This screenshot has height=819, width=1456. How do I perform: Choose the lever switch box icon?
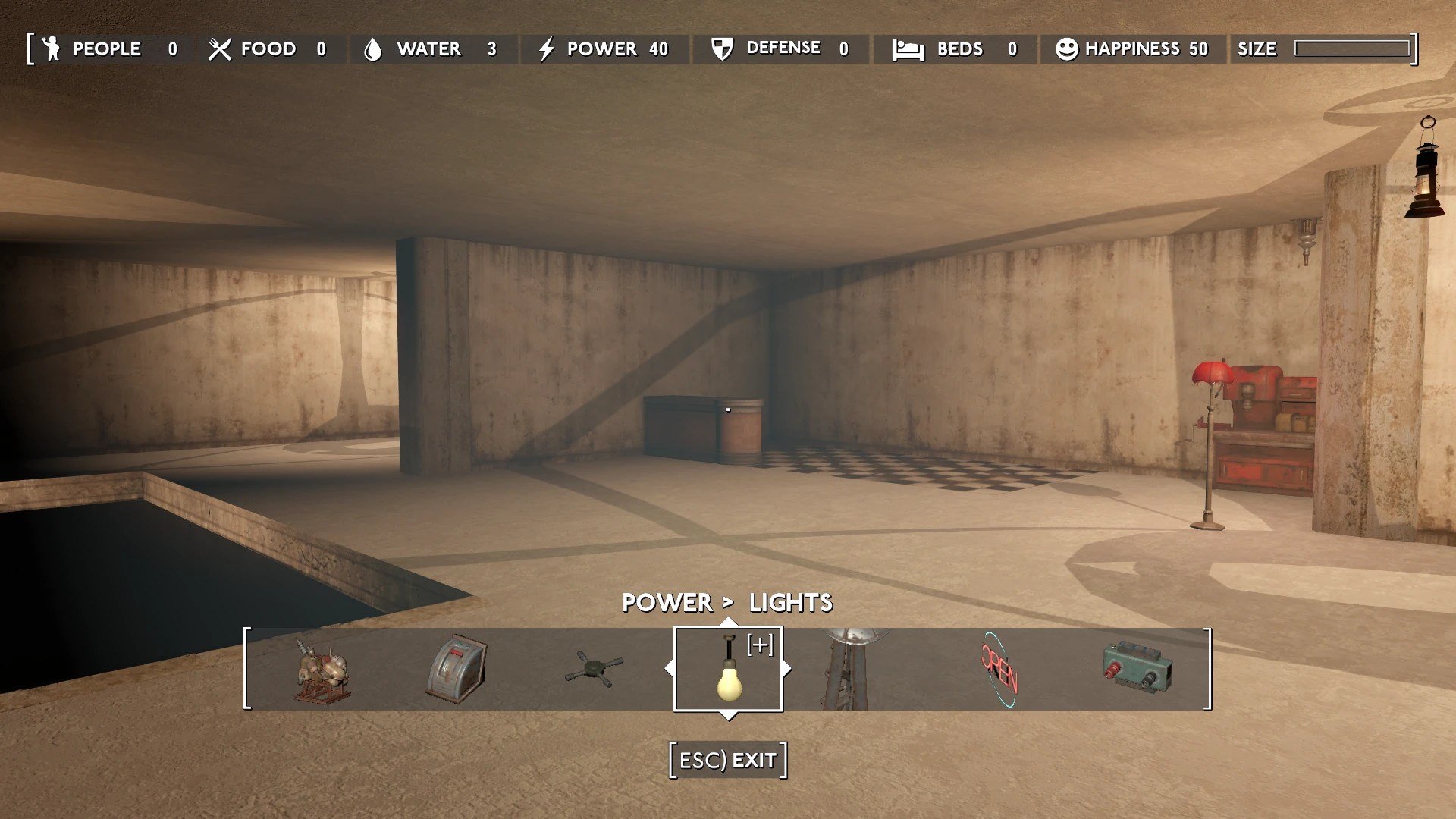(457, 670)
